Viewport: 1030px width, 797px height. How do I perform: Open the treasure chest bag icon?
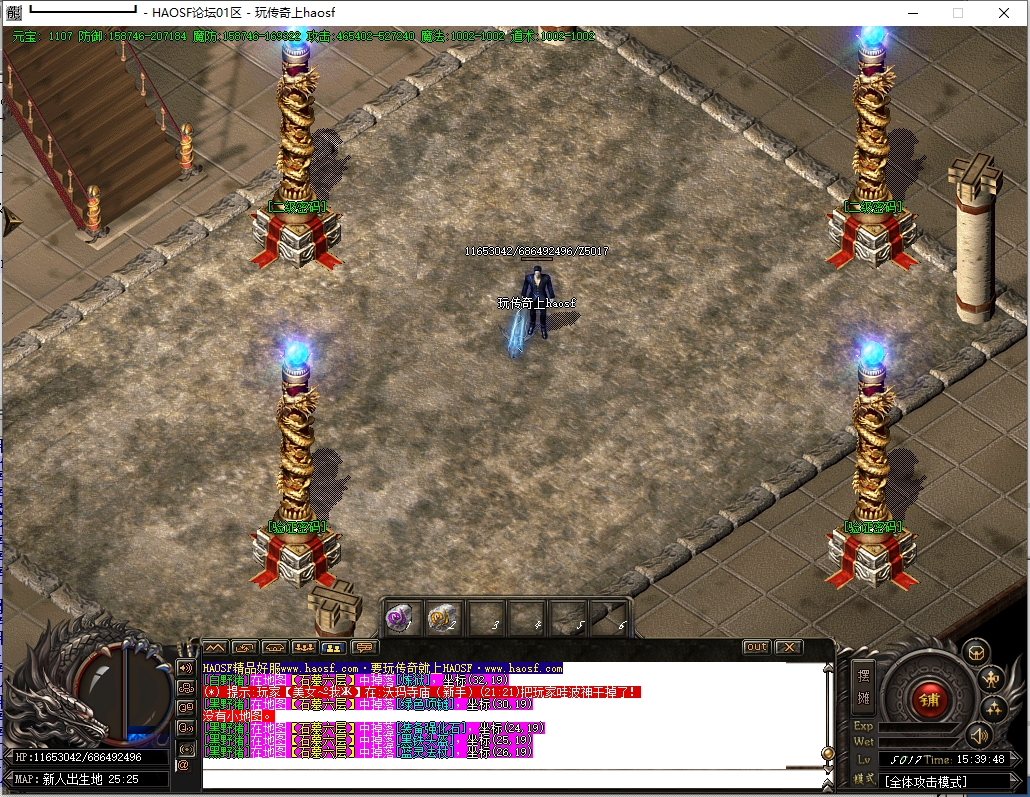tap(976, 653)
